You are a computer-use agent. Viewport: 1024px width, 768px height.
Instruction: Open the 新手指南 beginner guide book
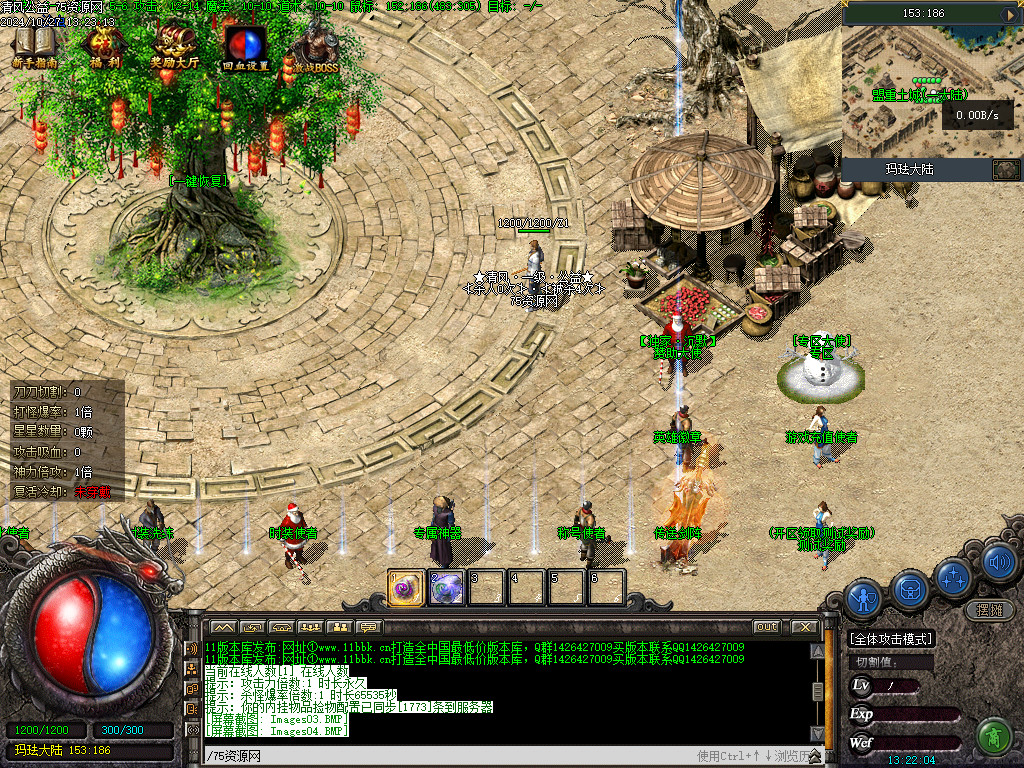[35, 45]
